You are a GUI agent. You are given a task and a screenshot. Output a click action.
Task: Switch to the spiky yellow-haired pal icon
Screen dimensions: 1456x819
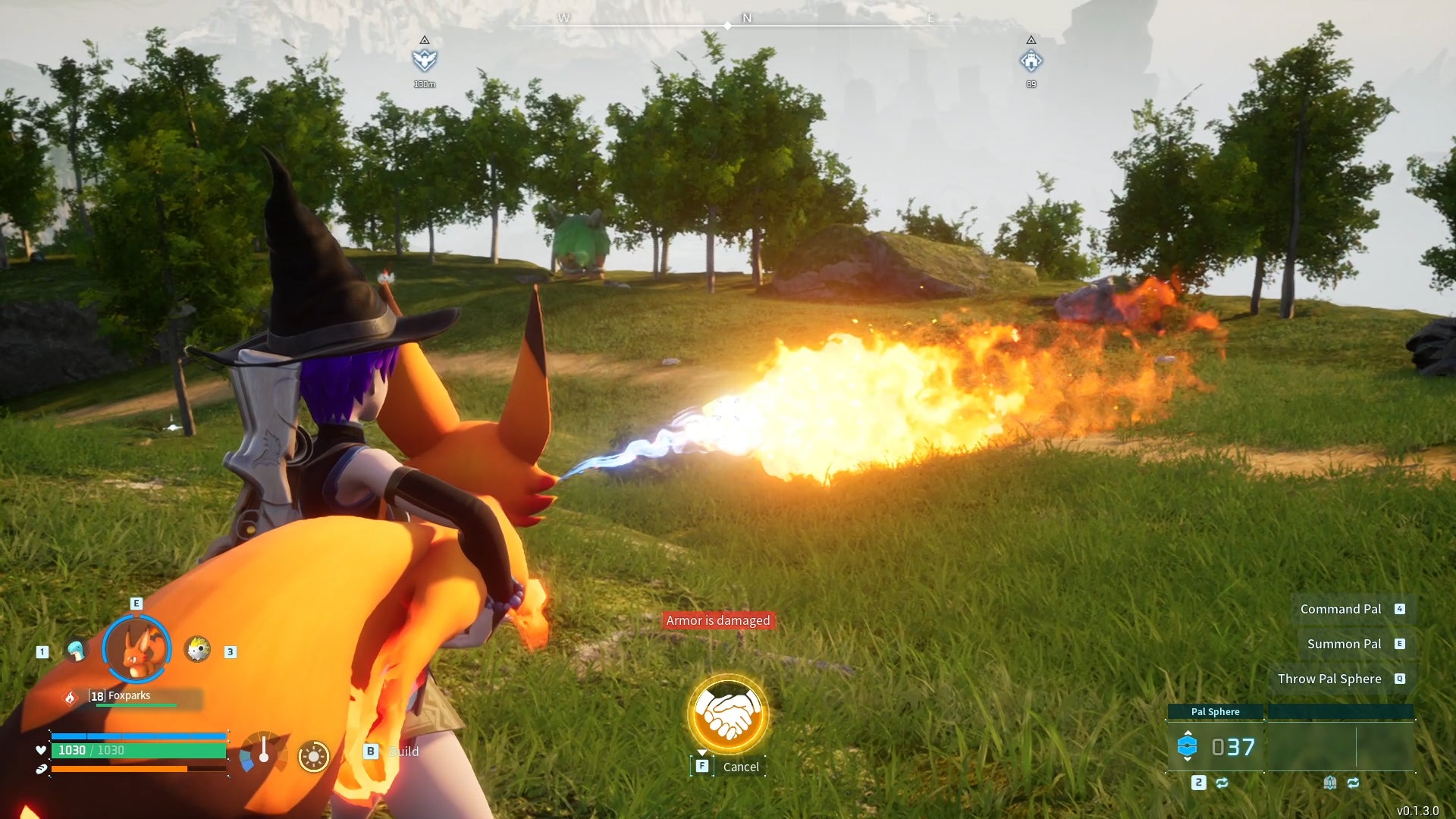(197, 649)
